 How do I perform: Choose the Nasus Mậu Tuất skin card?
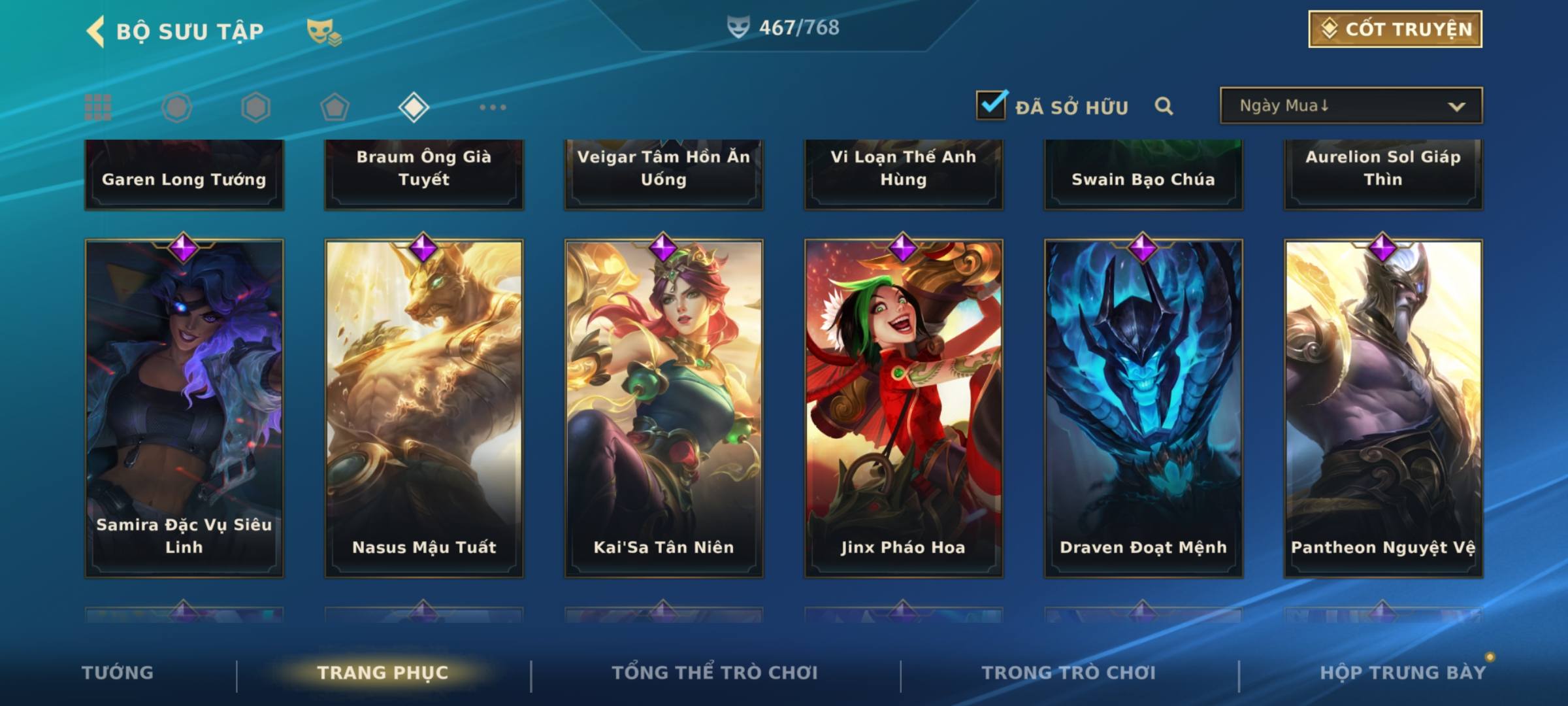pos(424,409)
